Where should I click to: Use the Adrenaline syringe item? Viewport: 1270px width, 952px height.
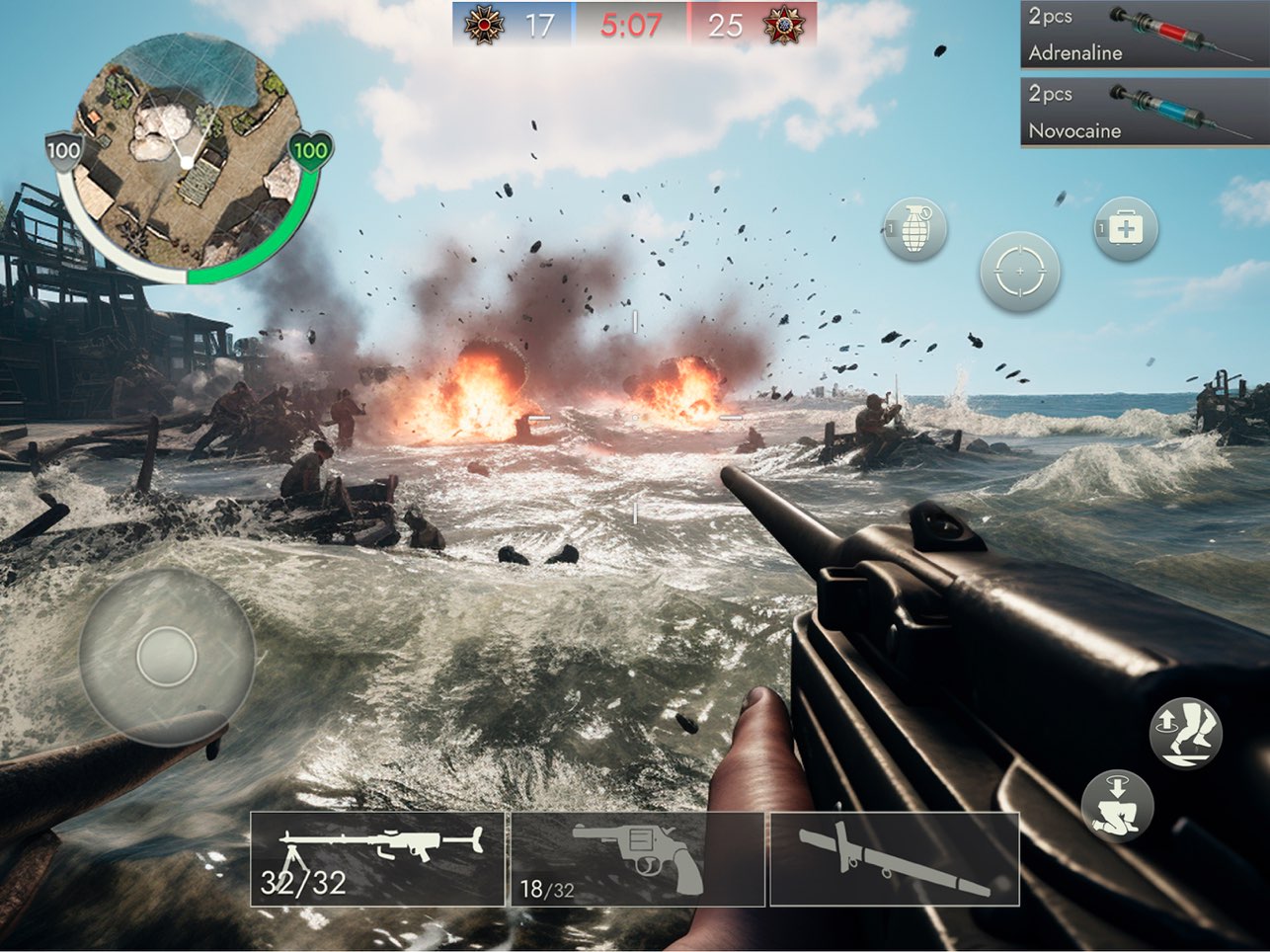[x=1144, y=35]
